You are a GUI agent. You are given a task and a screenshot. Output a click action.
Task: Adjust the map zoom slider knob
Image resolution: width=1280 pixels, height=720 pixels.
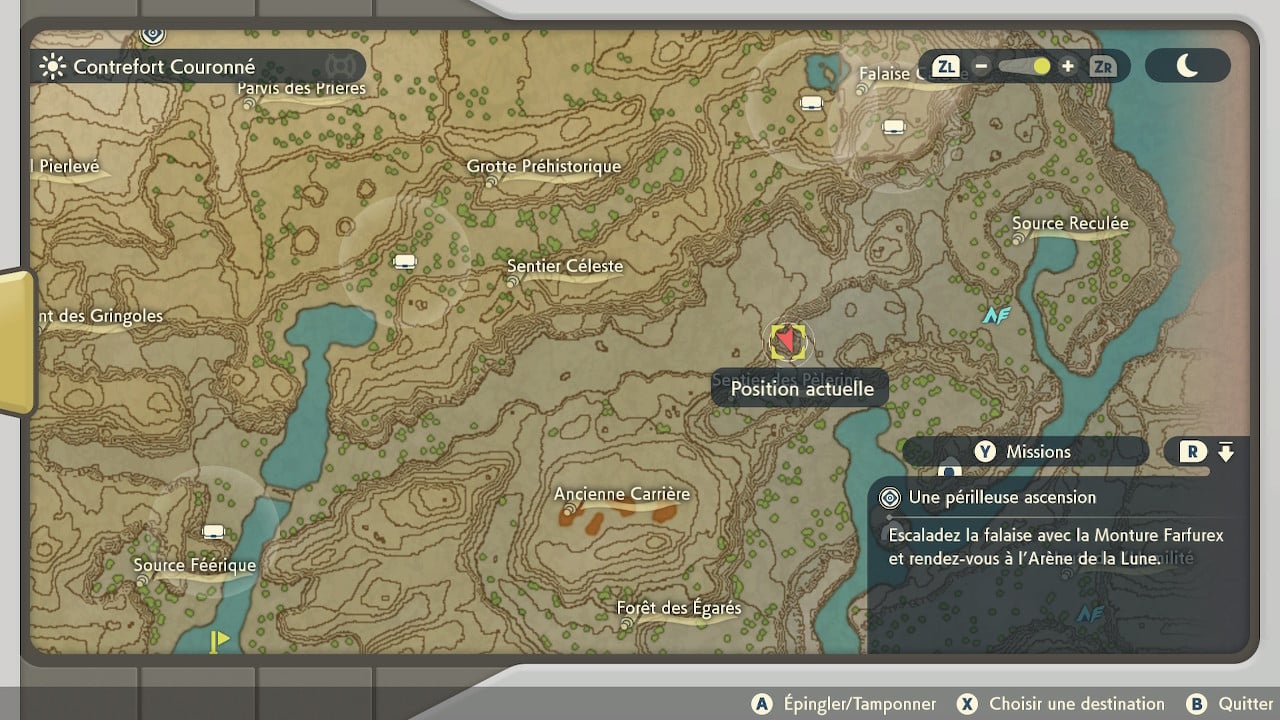point(1042,67)
